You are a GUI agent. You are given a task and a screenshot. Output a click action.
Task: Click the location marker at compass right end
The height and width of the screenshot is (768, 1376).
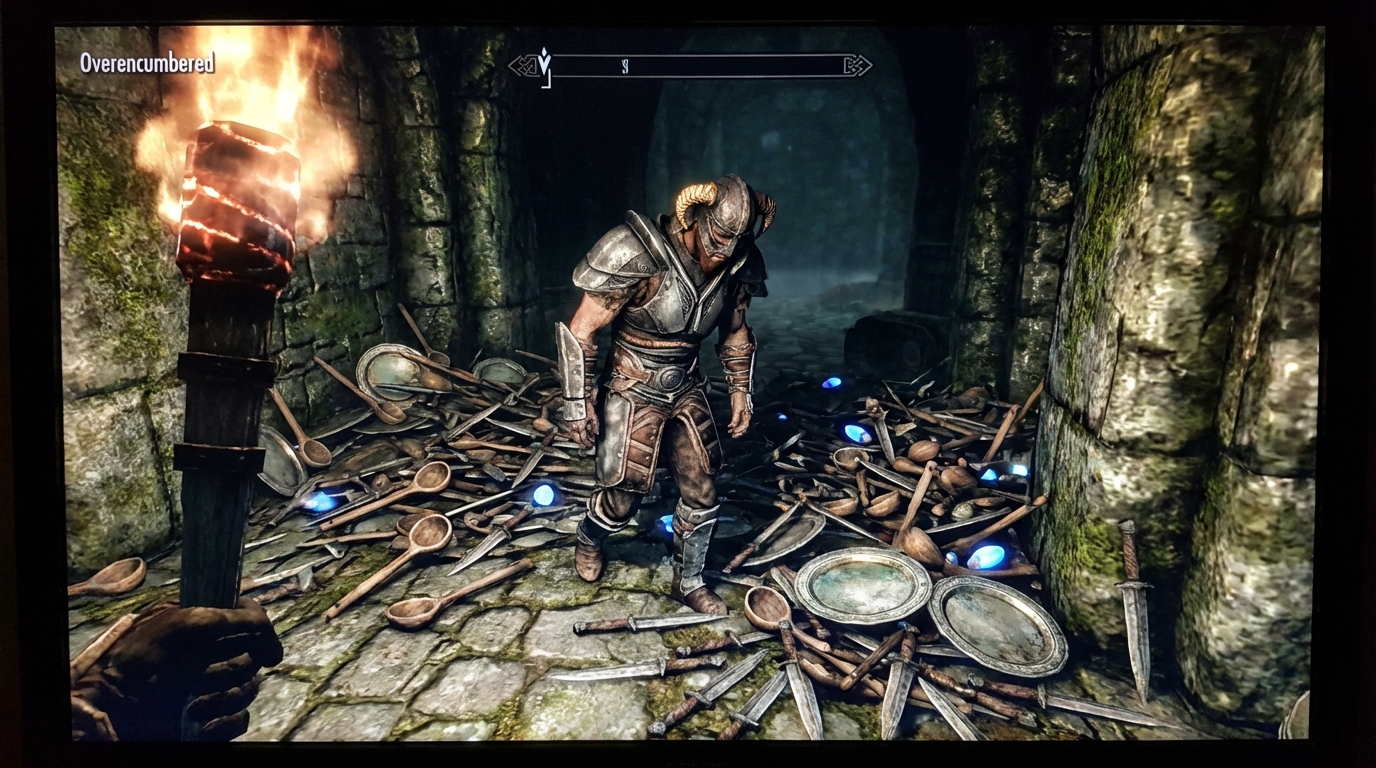pyautogui.click(x=855, y=65)
